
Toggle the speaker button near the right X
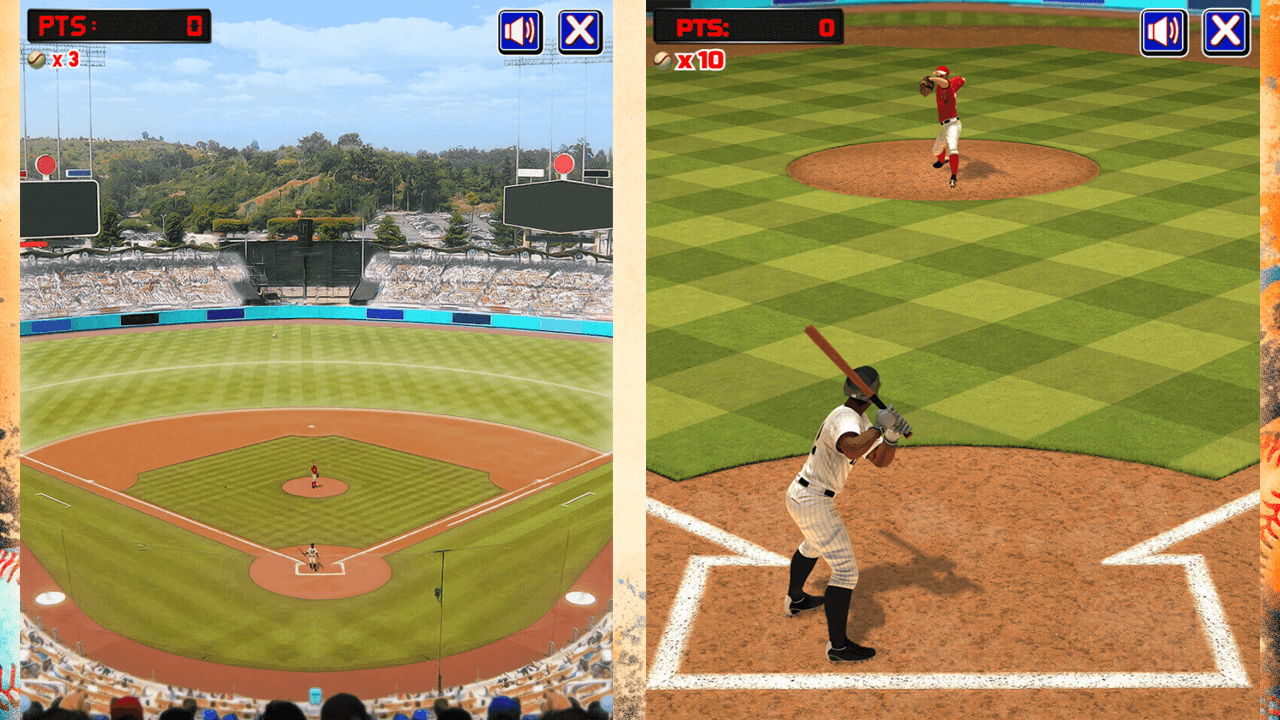pyautogui.click(x=1163, y=33)
